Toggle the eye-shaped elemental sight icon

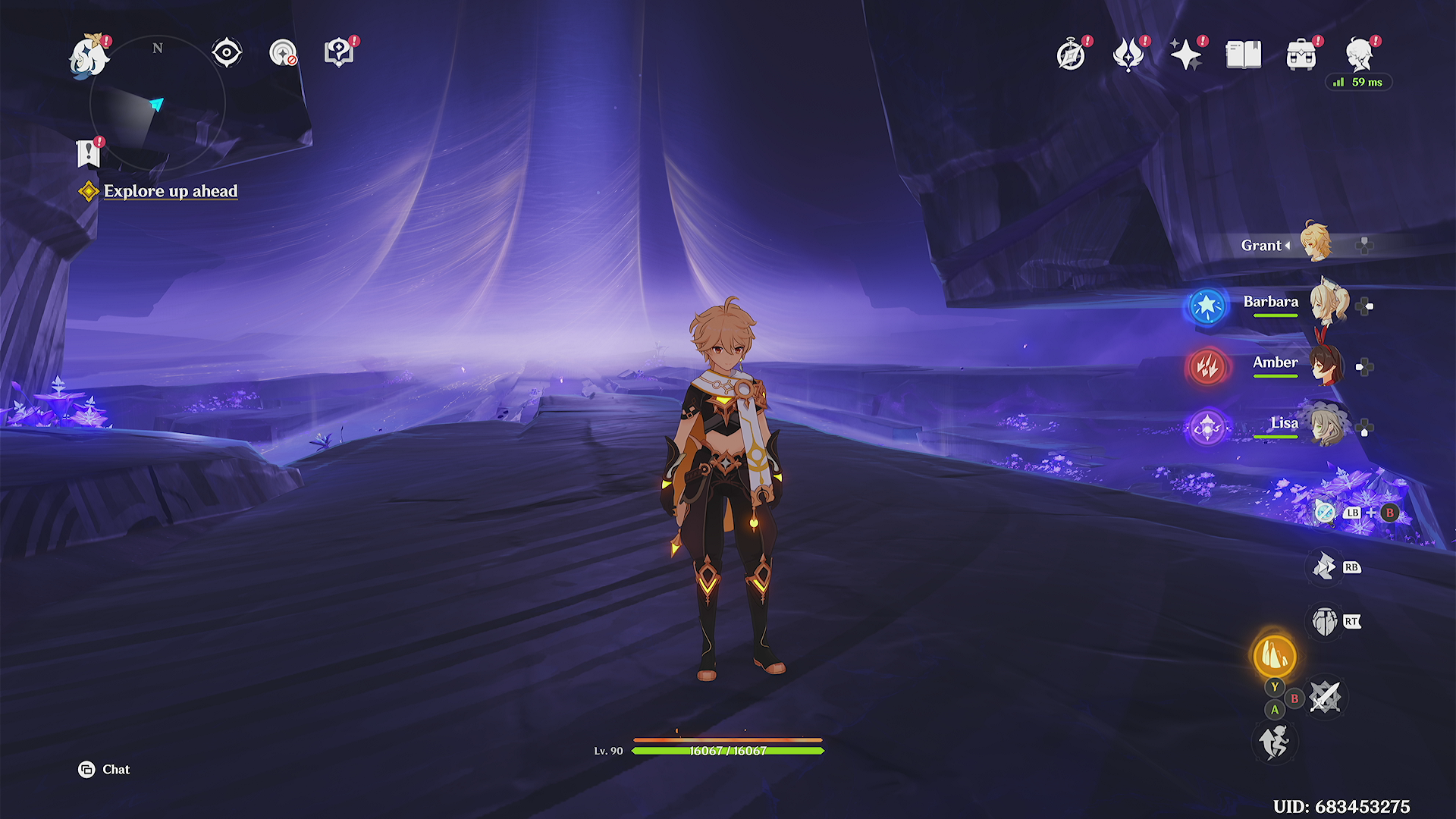[226, 53]
